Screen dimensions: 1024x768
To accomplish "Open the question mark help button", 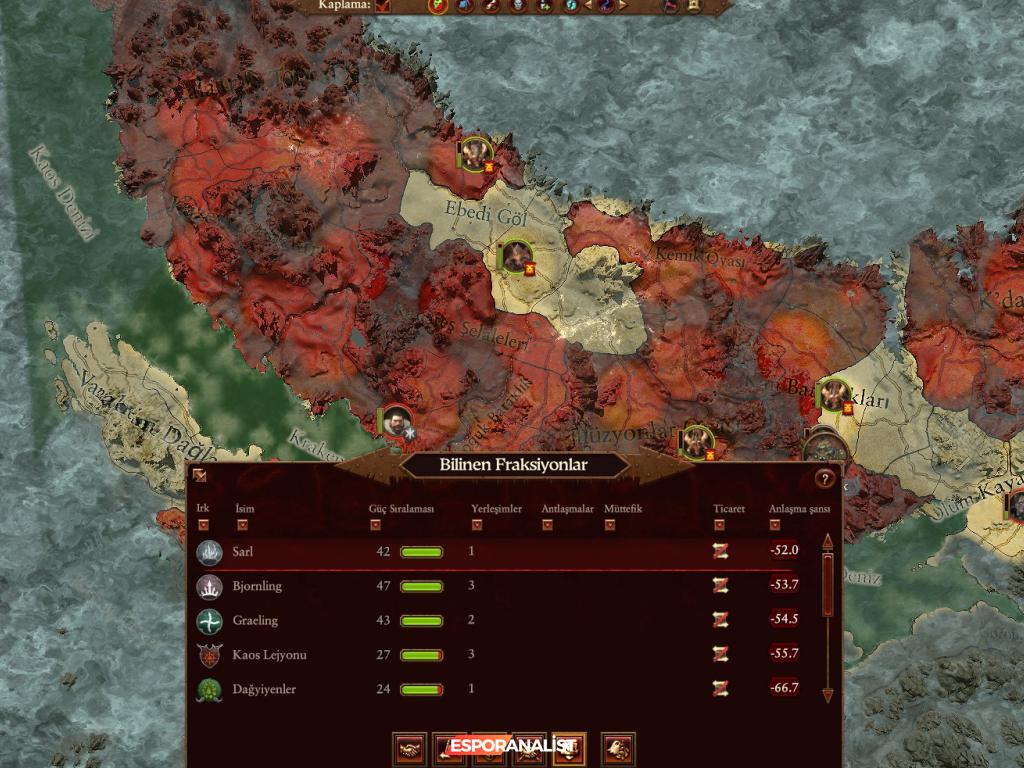I will (824, 478).
